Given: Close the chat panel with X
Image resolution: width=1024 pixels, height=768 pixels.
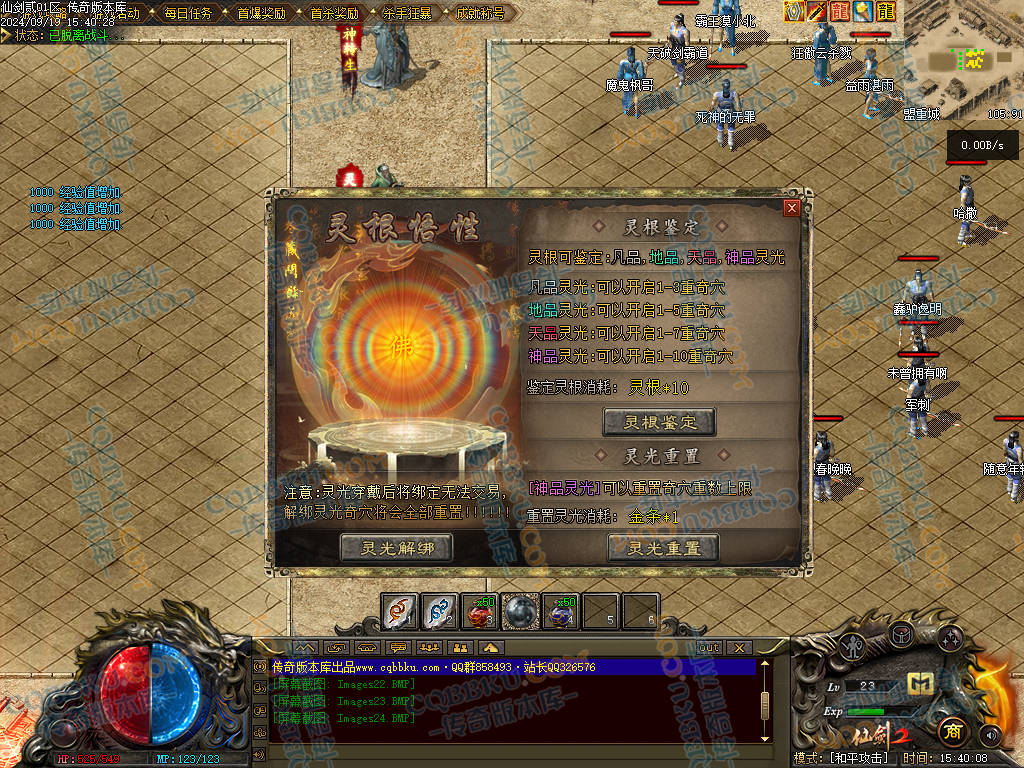Looking at the screenshot, I should click(x=739, y=648).
